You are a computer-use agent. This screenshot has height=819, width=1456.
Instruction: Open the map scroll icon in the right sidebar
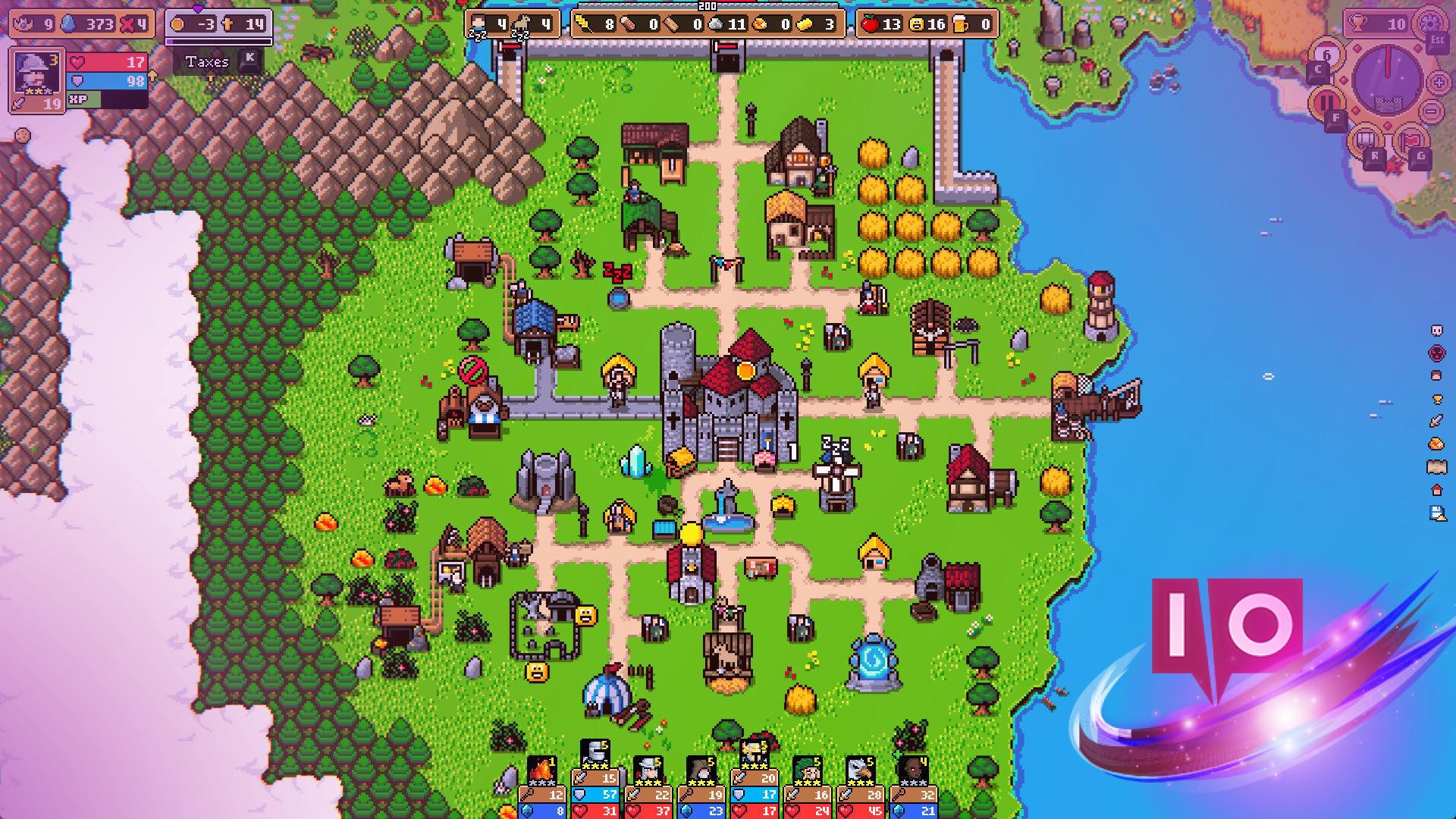pos(1436,466)
